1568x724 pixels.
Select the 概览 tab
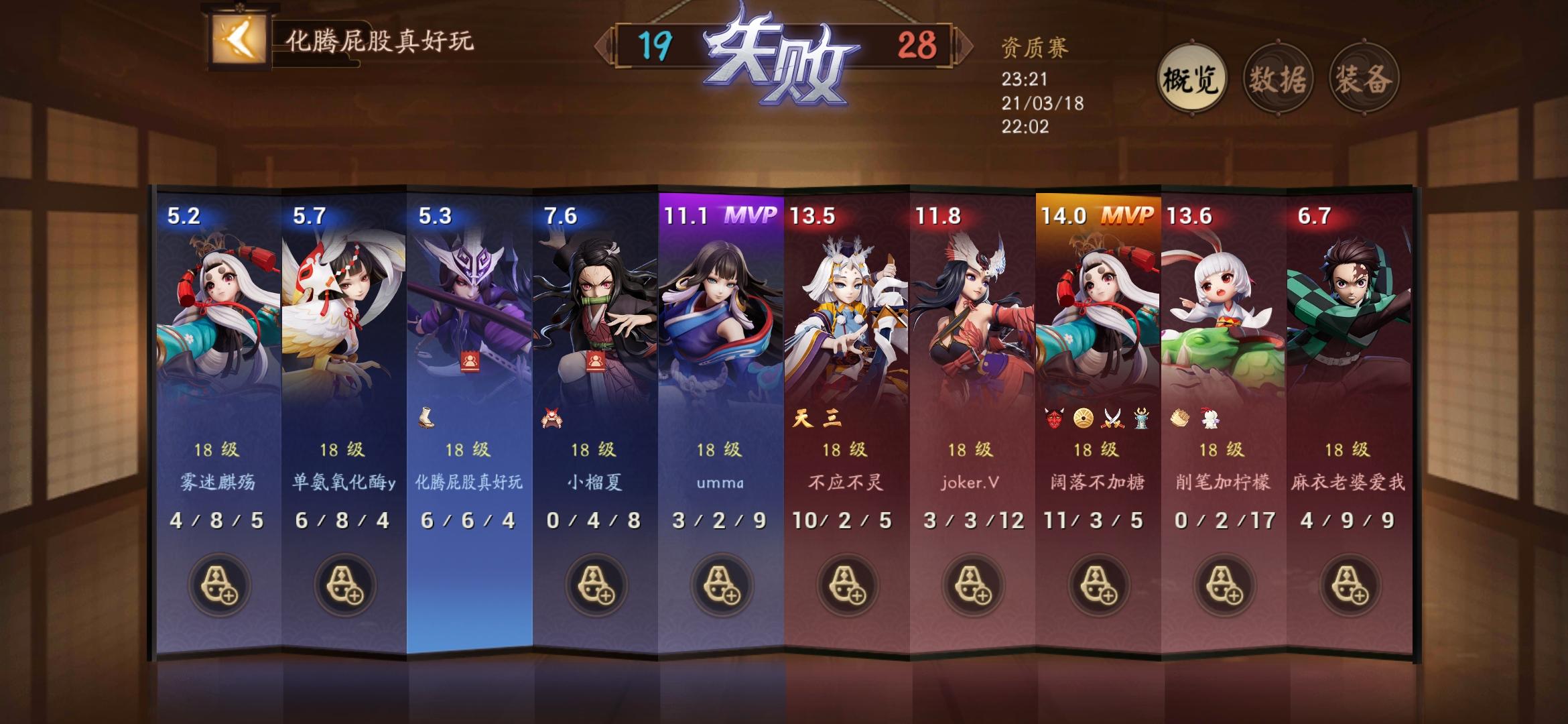[1193, 78]
